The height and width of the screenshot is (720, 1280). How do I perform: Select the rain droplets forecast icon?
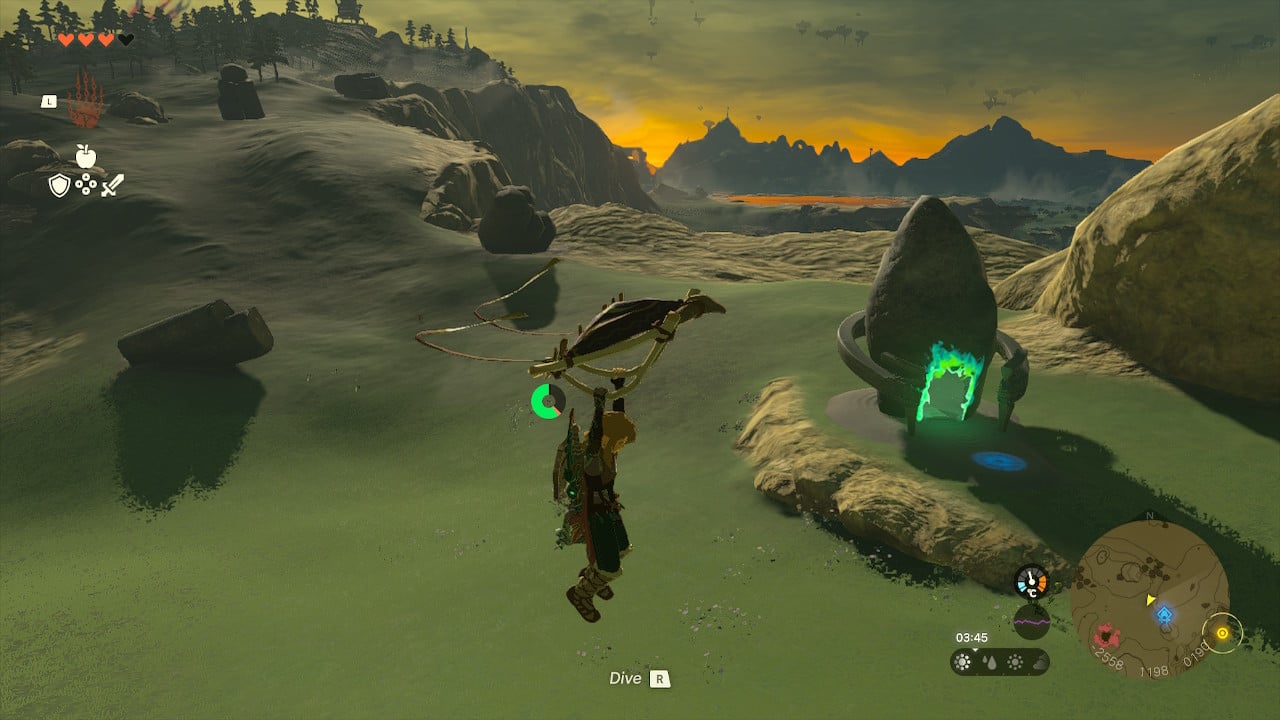989,662
